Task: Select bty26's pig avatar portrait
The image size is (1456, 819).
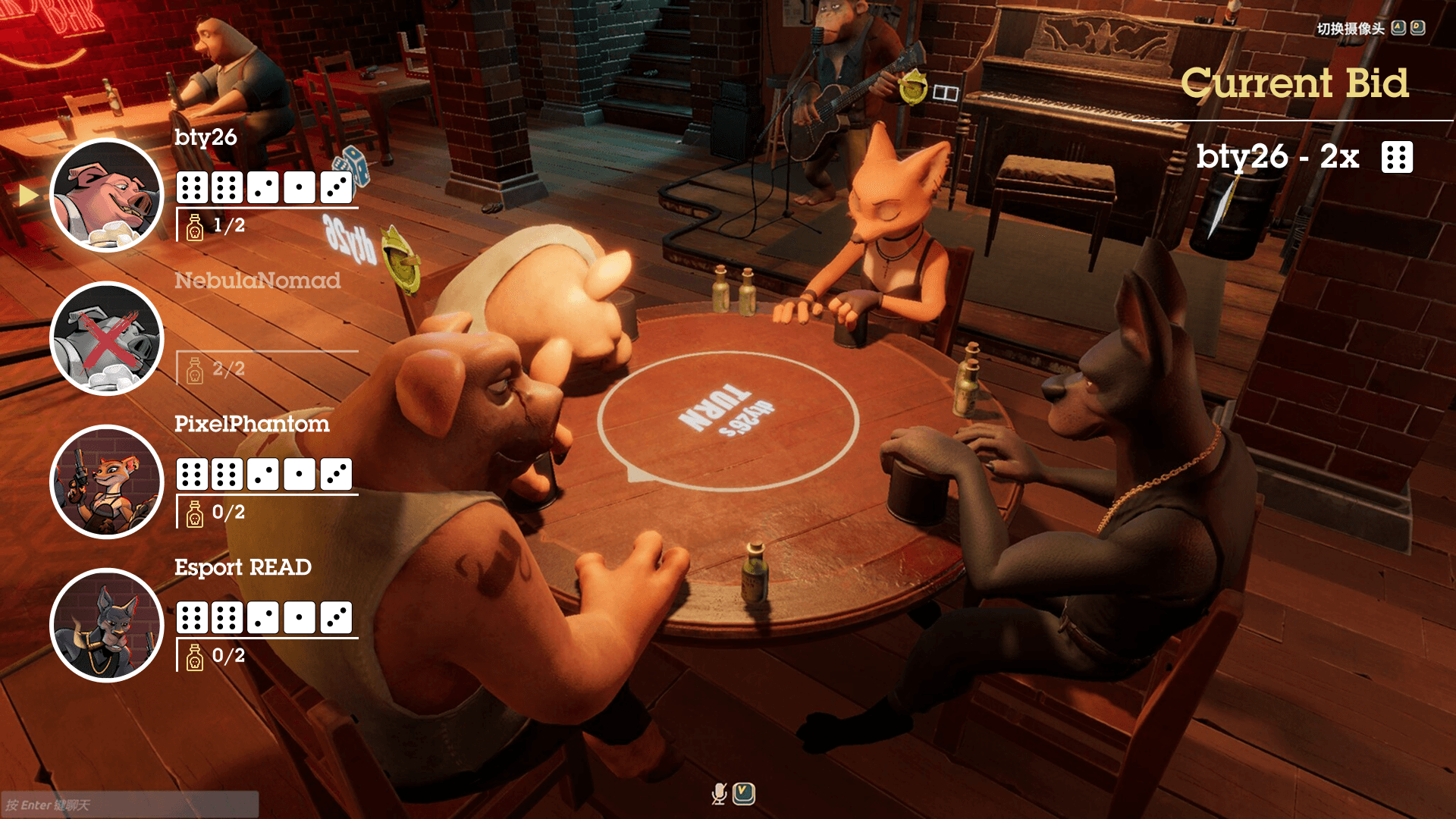Action: pyautogui.click(x=107, y=196)
